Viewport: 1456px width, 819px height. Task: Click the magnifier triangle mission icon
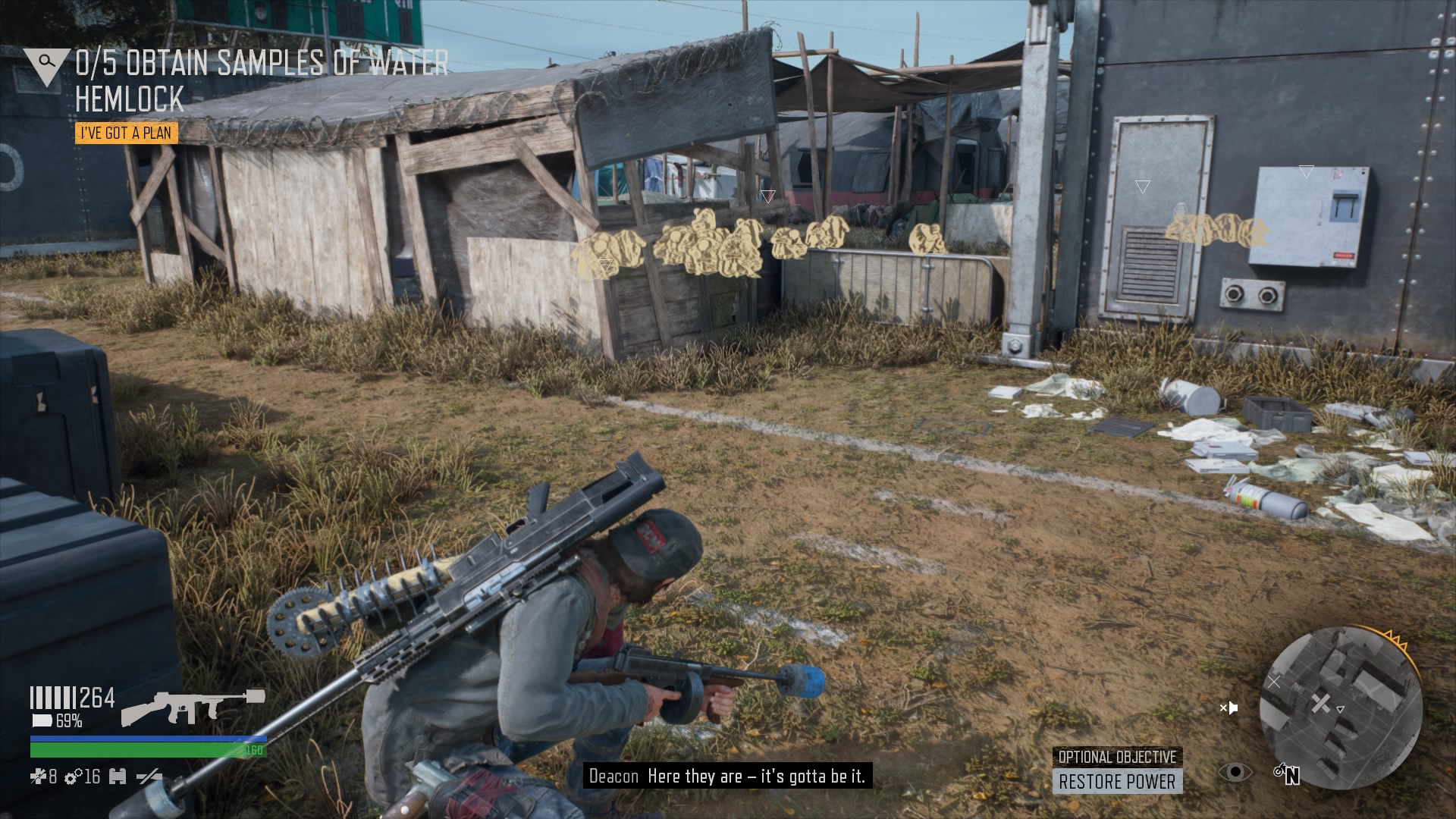(46, 64)
